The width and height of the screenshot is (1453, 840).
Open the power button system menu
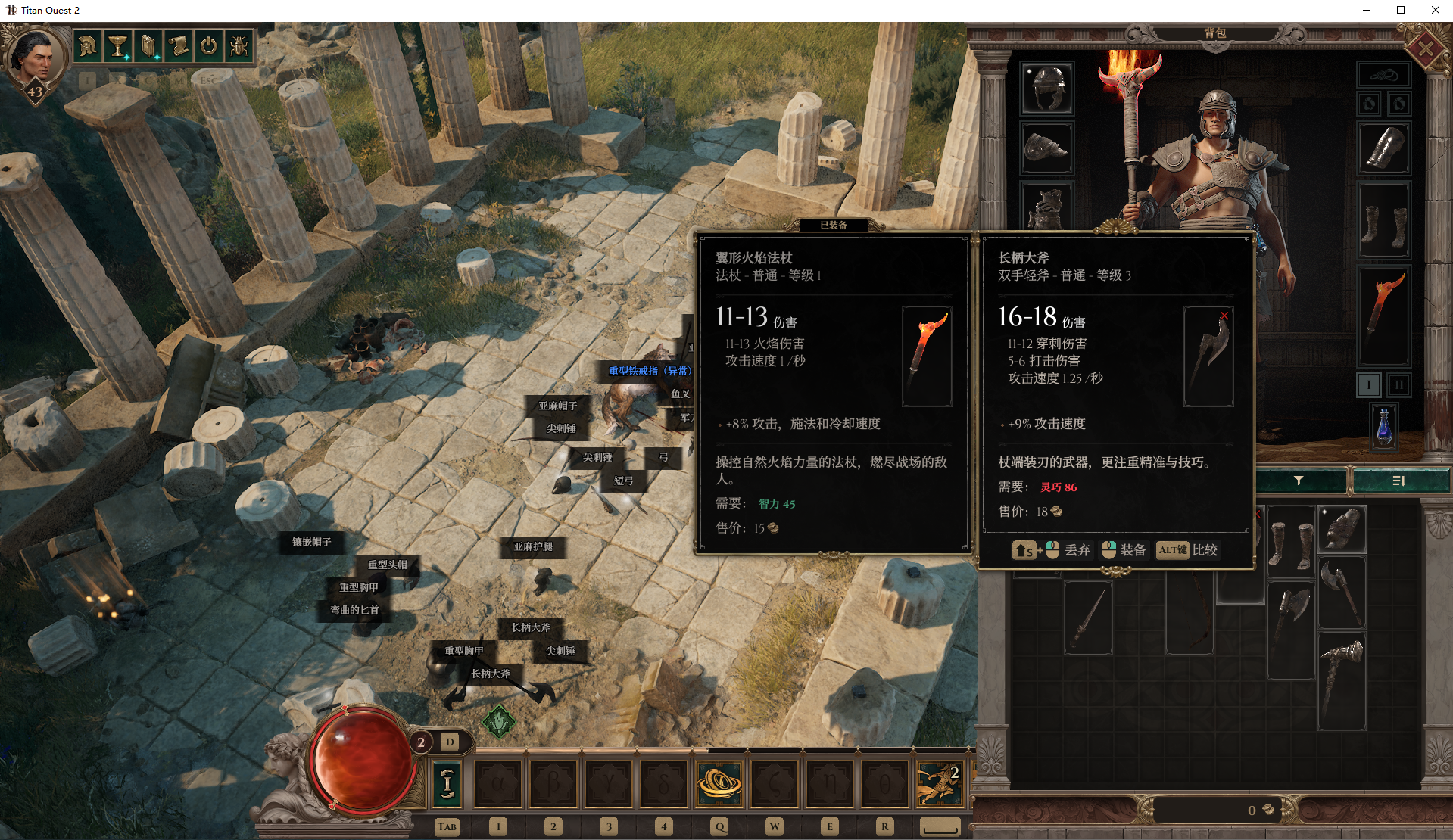pyautogui.click(x=208, y=46)
